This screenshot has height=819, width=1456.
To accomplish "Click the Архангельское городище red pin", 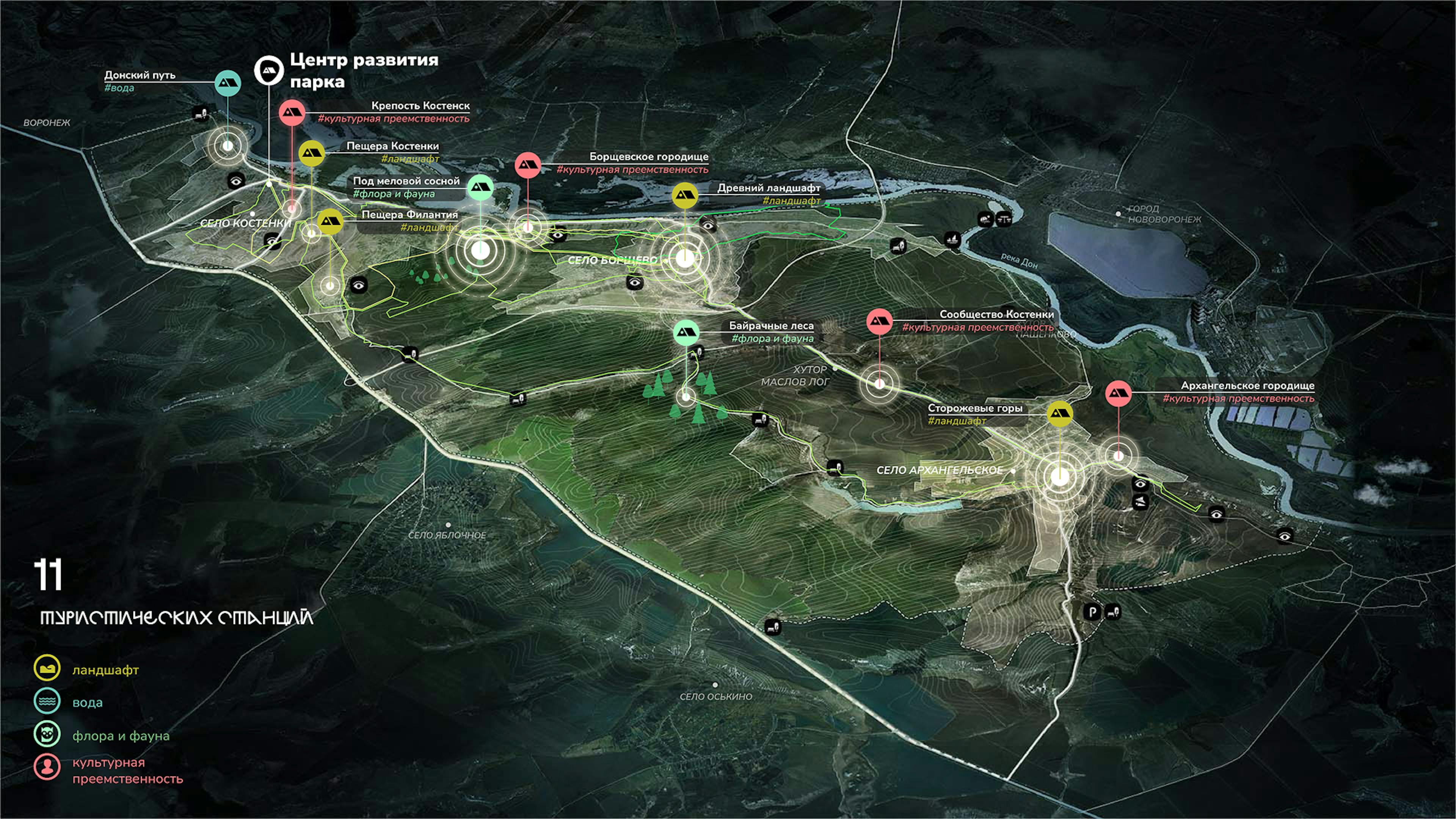I will [1118, 394].
